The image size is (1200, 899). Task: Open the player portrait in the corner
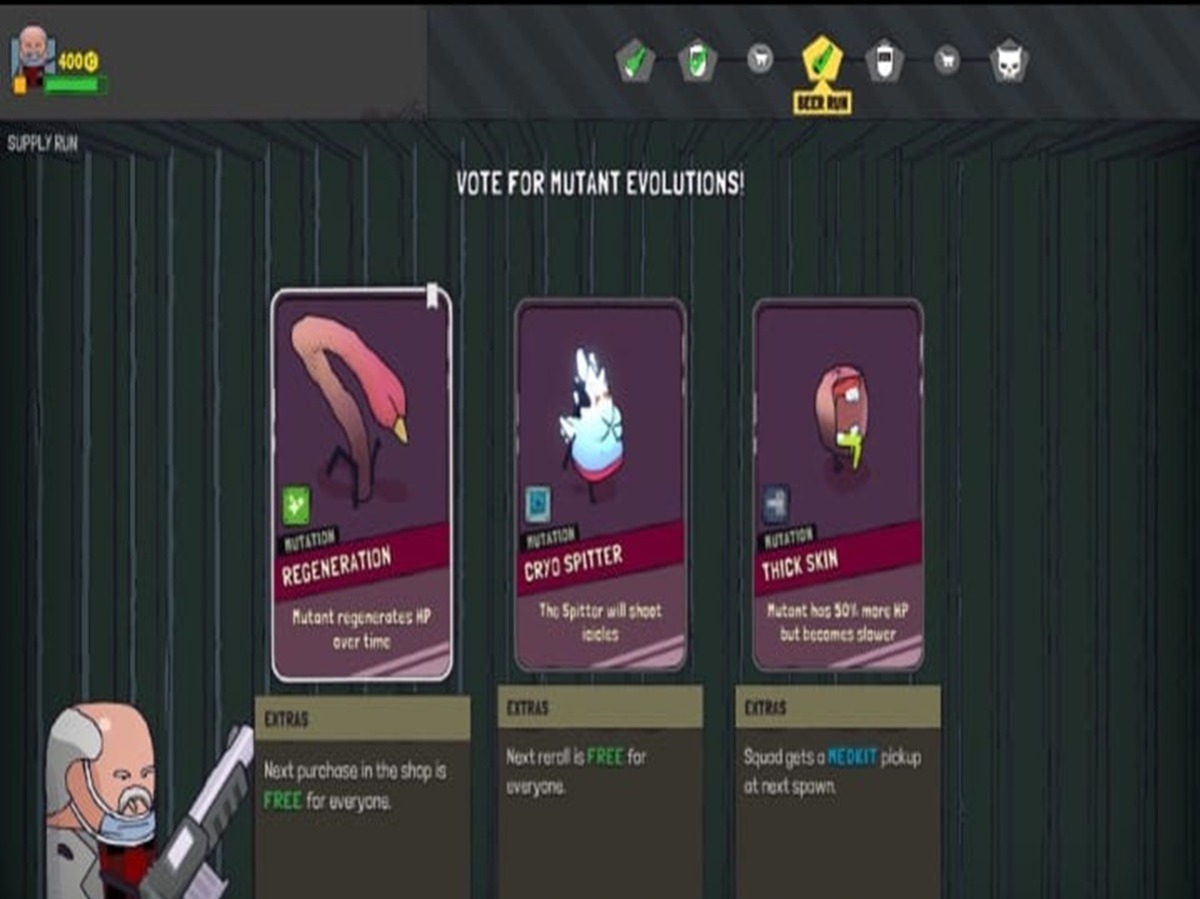click(33, 54)
